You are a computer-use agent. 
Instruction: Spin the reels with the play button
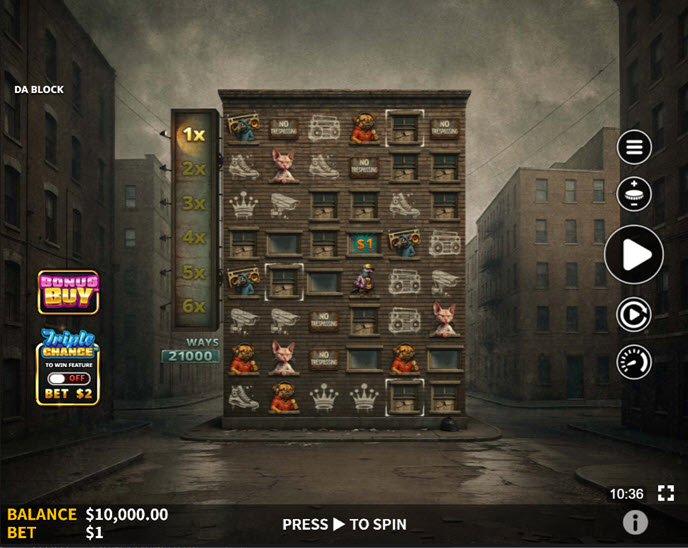[634, 254]
